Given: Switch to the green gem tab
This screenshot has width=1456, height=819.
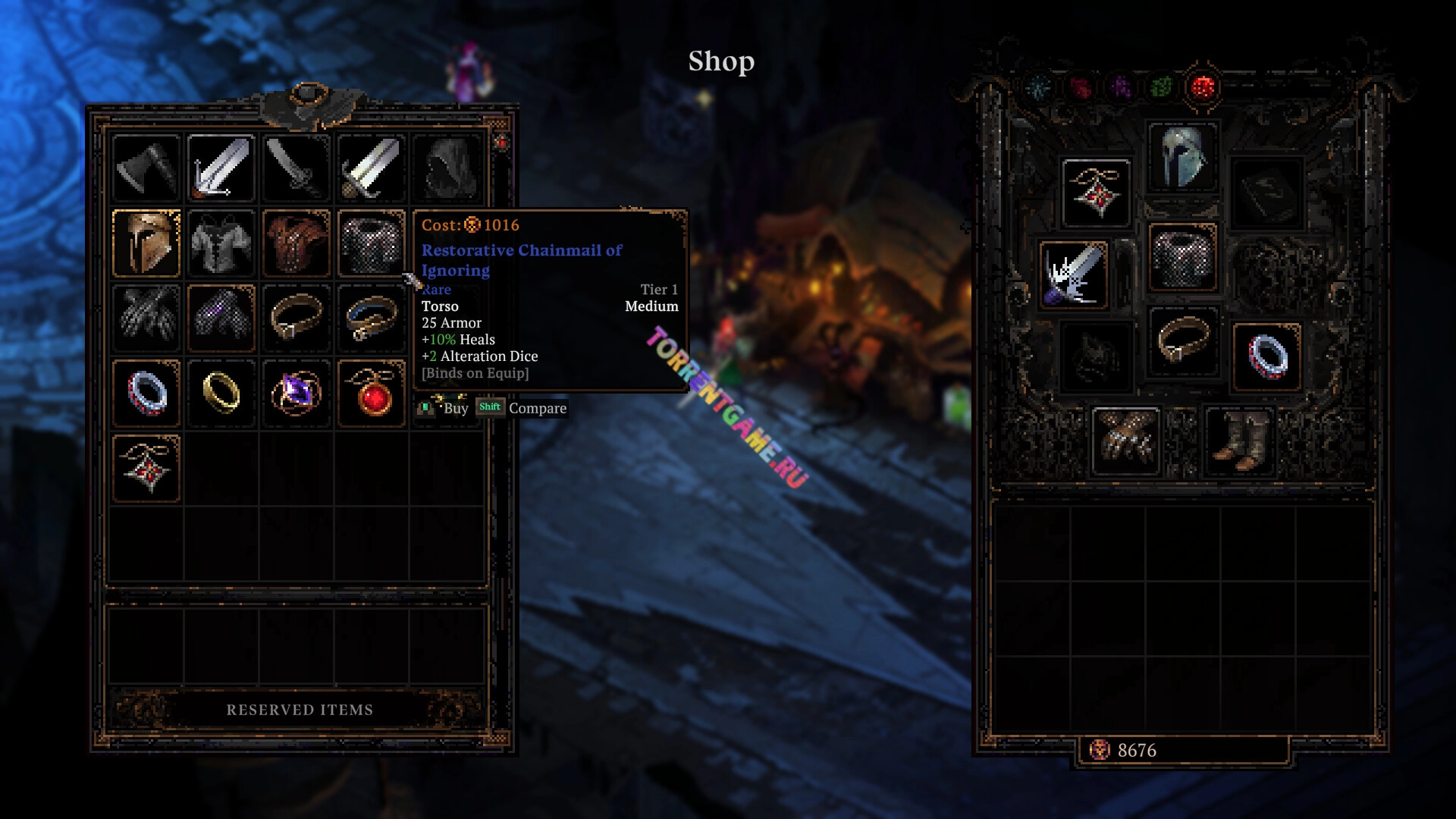Looking at the screenshot, I should (1161, 88).
